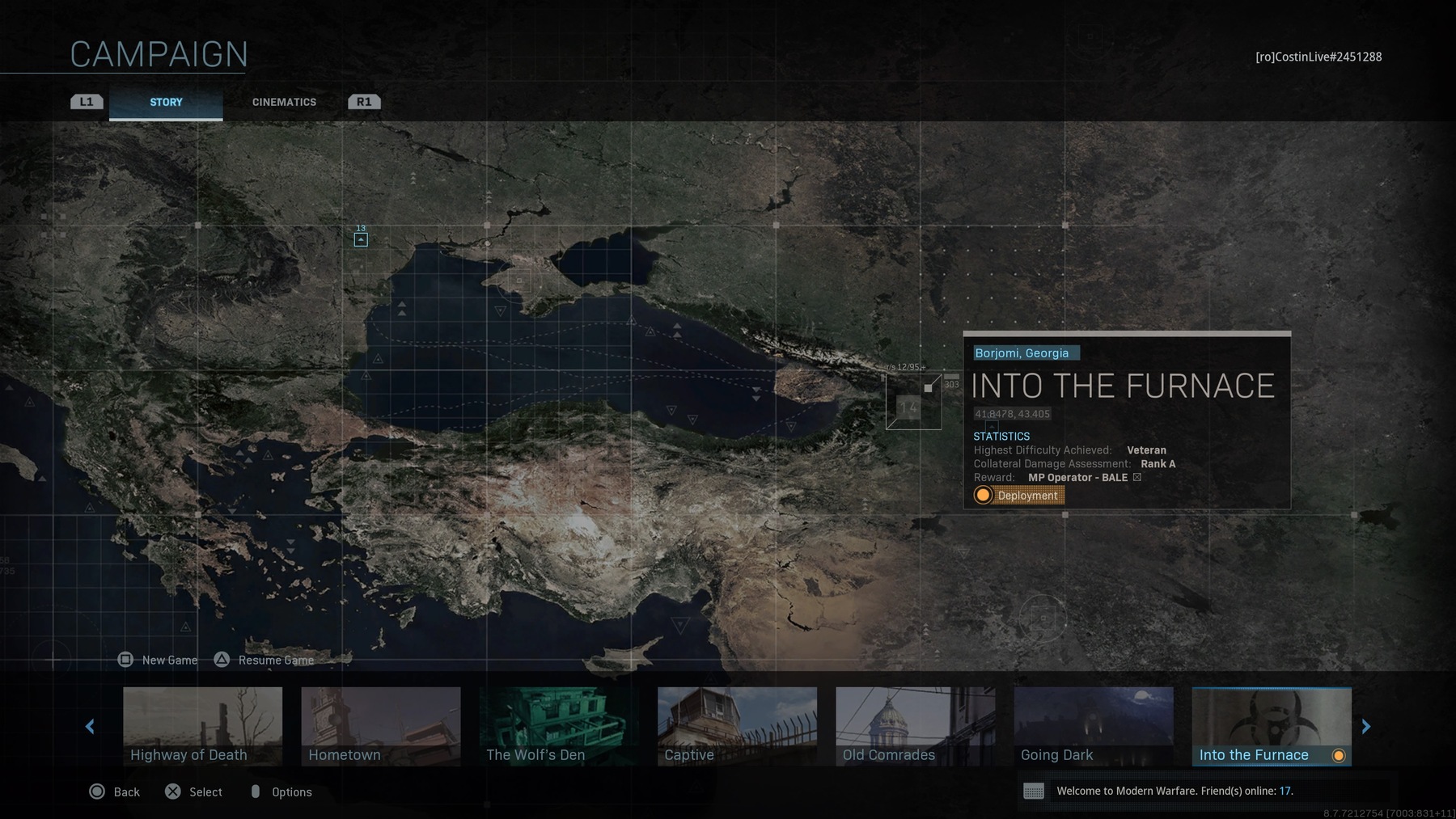
Task: Resume Game from last checkpoint
Action: (265, 660)
